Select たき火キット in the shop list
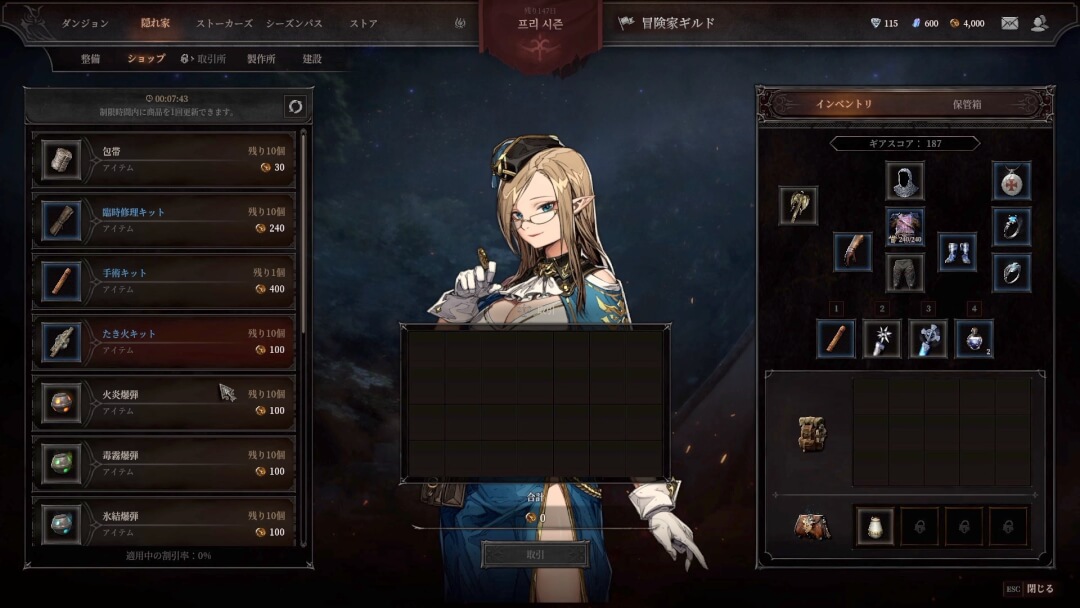Screen dimensions: 1080x608 click(x=165, y=341)
